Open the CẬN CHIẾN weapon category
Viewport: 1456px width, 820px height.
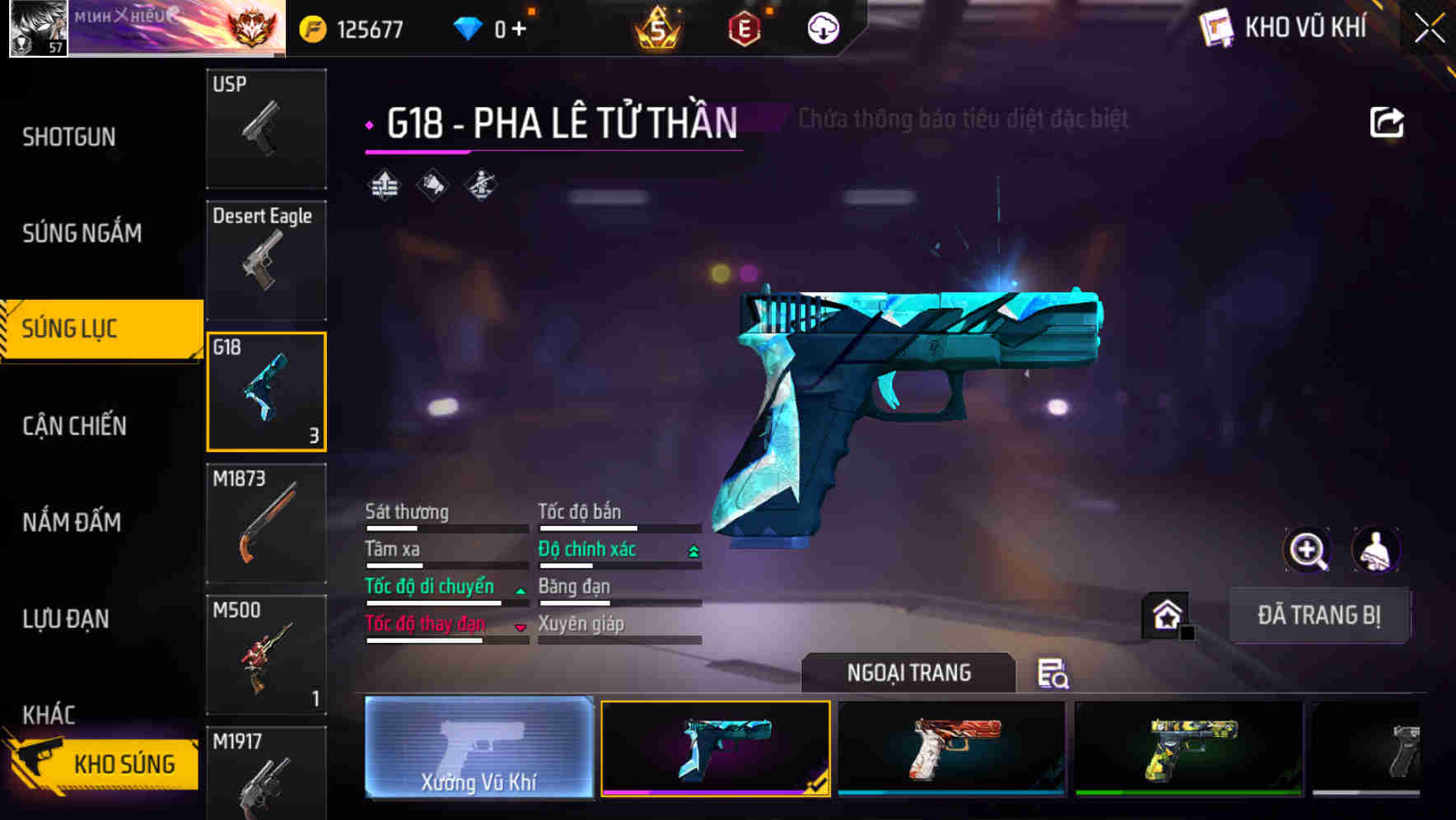72,426
